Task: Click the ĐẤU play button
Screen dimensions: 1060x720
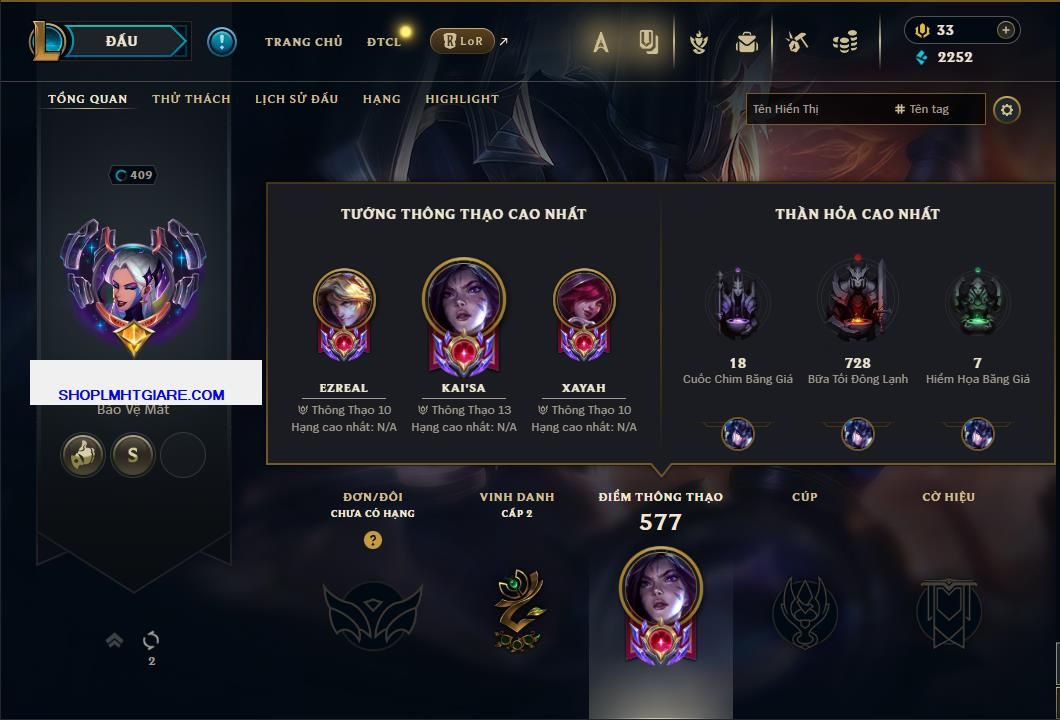Action: click(x=124, y=41)
